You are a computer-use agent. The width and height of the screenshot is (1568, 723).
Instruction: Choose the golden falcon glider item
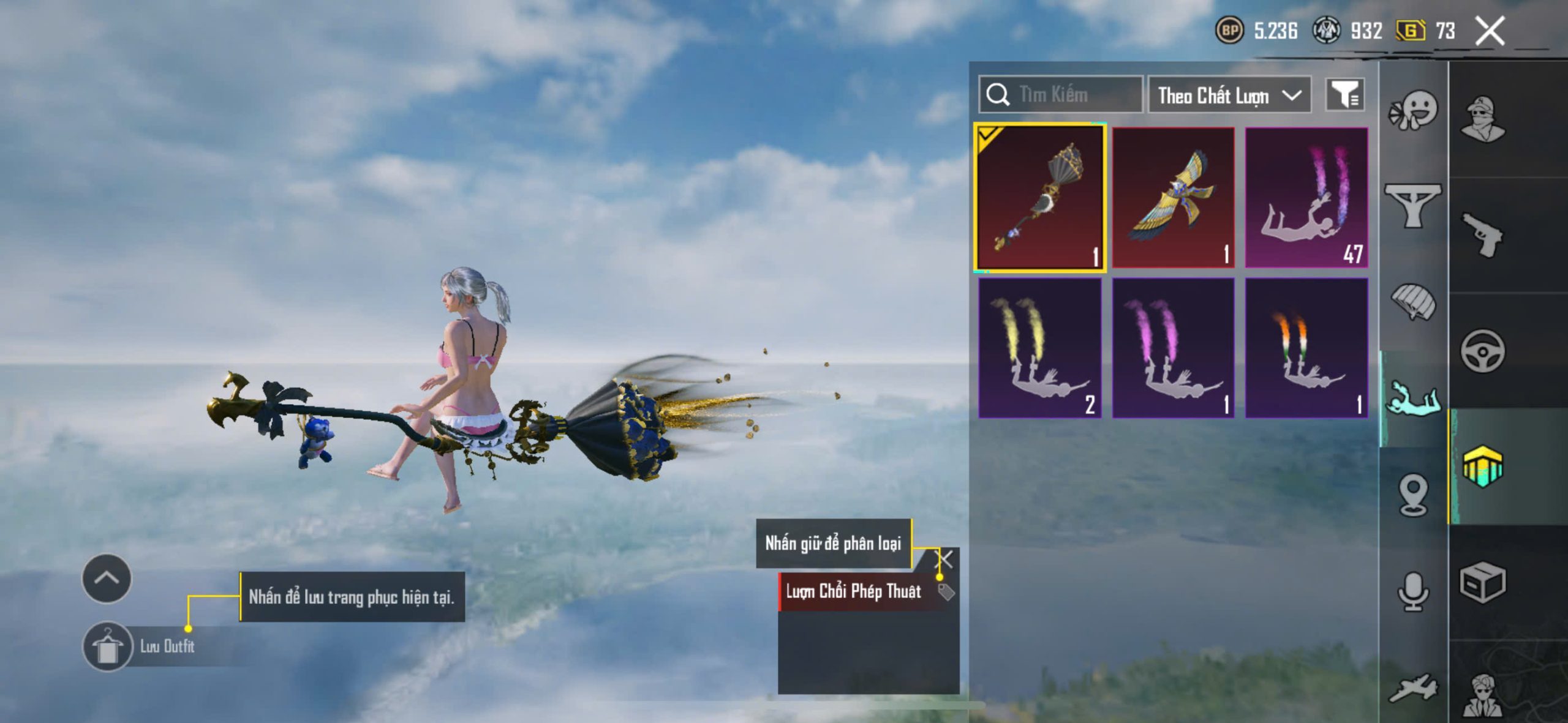coord(1173,197)
